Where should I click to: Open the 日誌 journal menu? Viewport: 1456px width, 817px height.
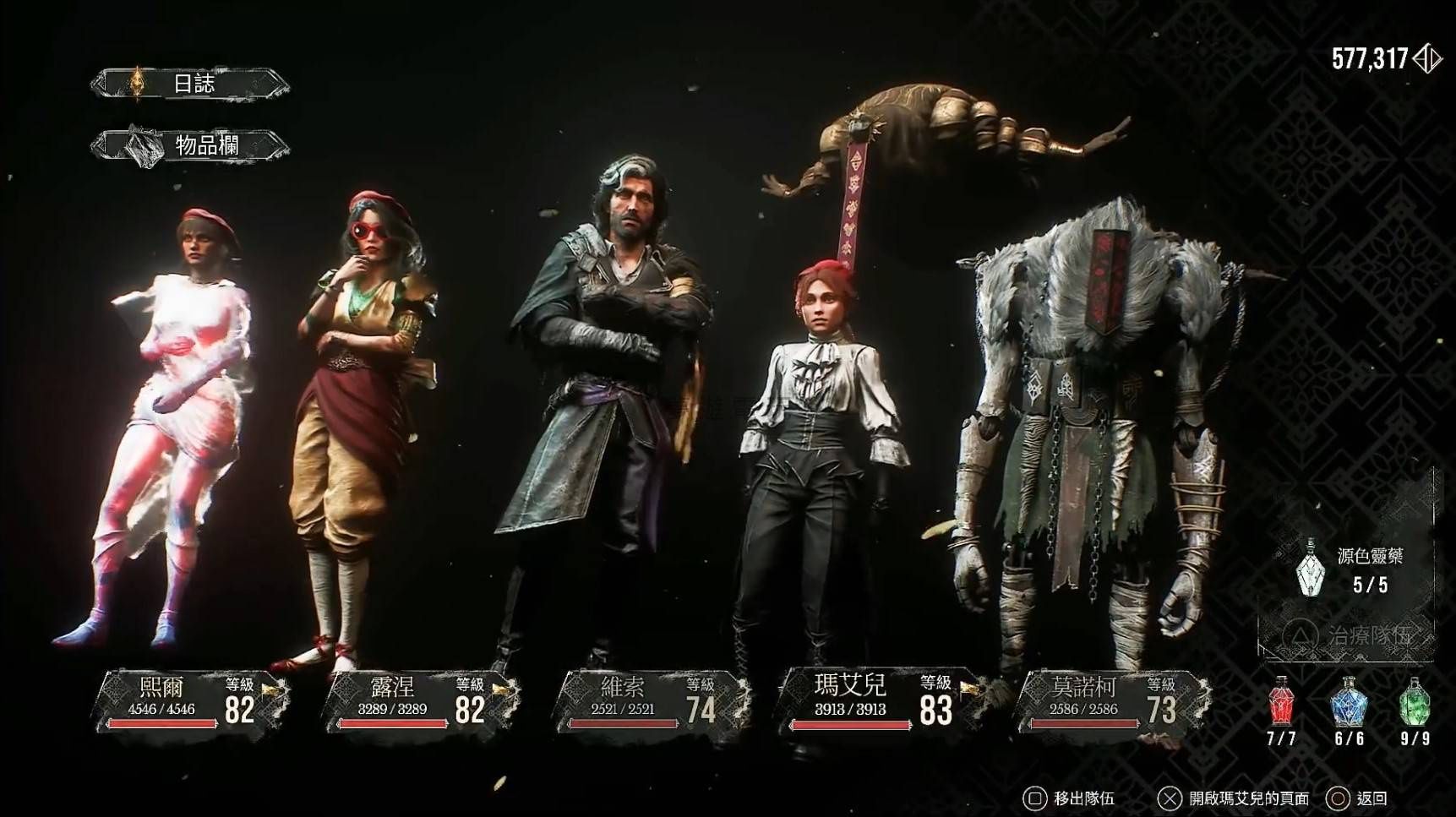191,83
